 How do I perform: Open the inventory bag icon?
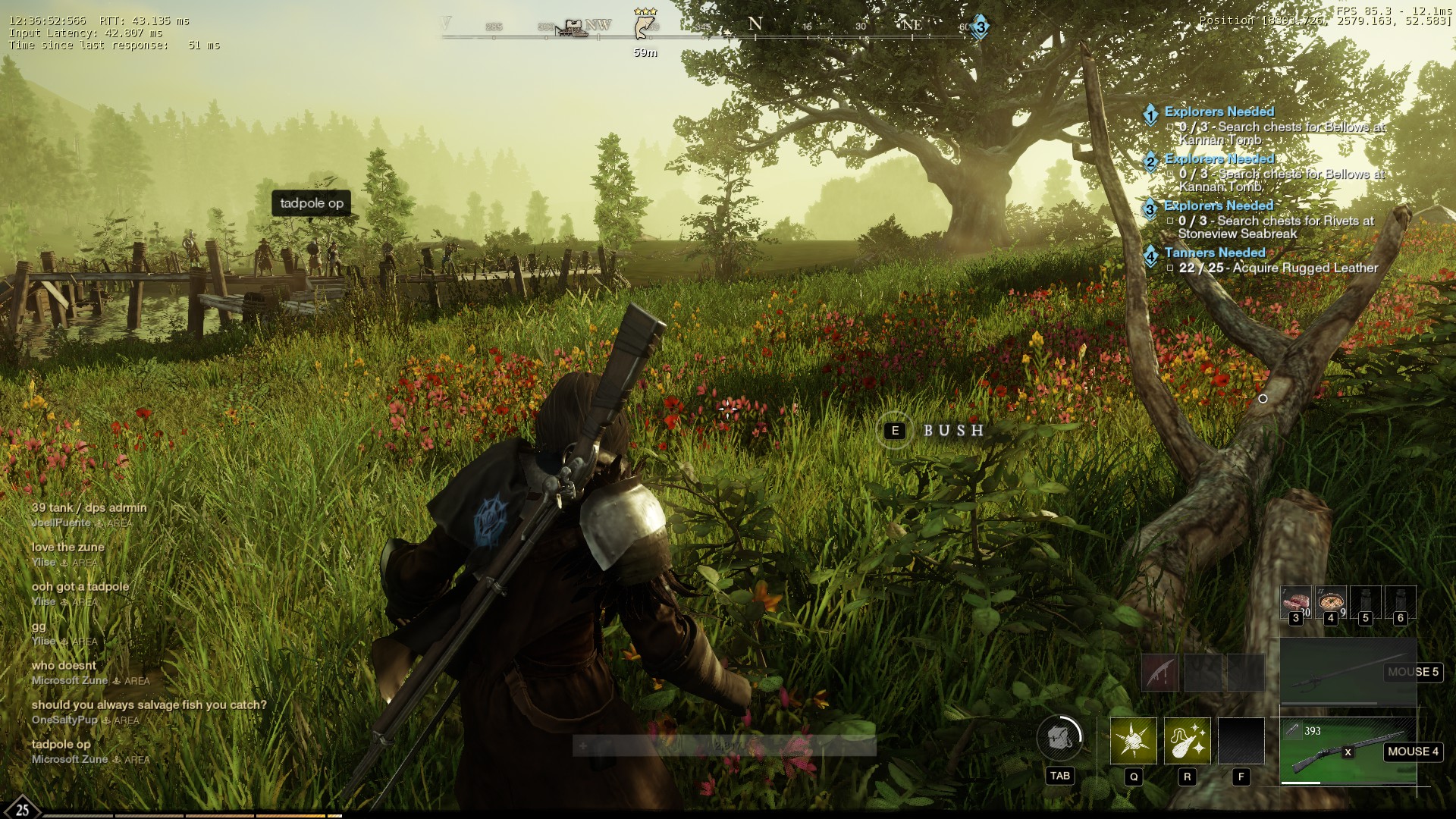(1059, 737)
